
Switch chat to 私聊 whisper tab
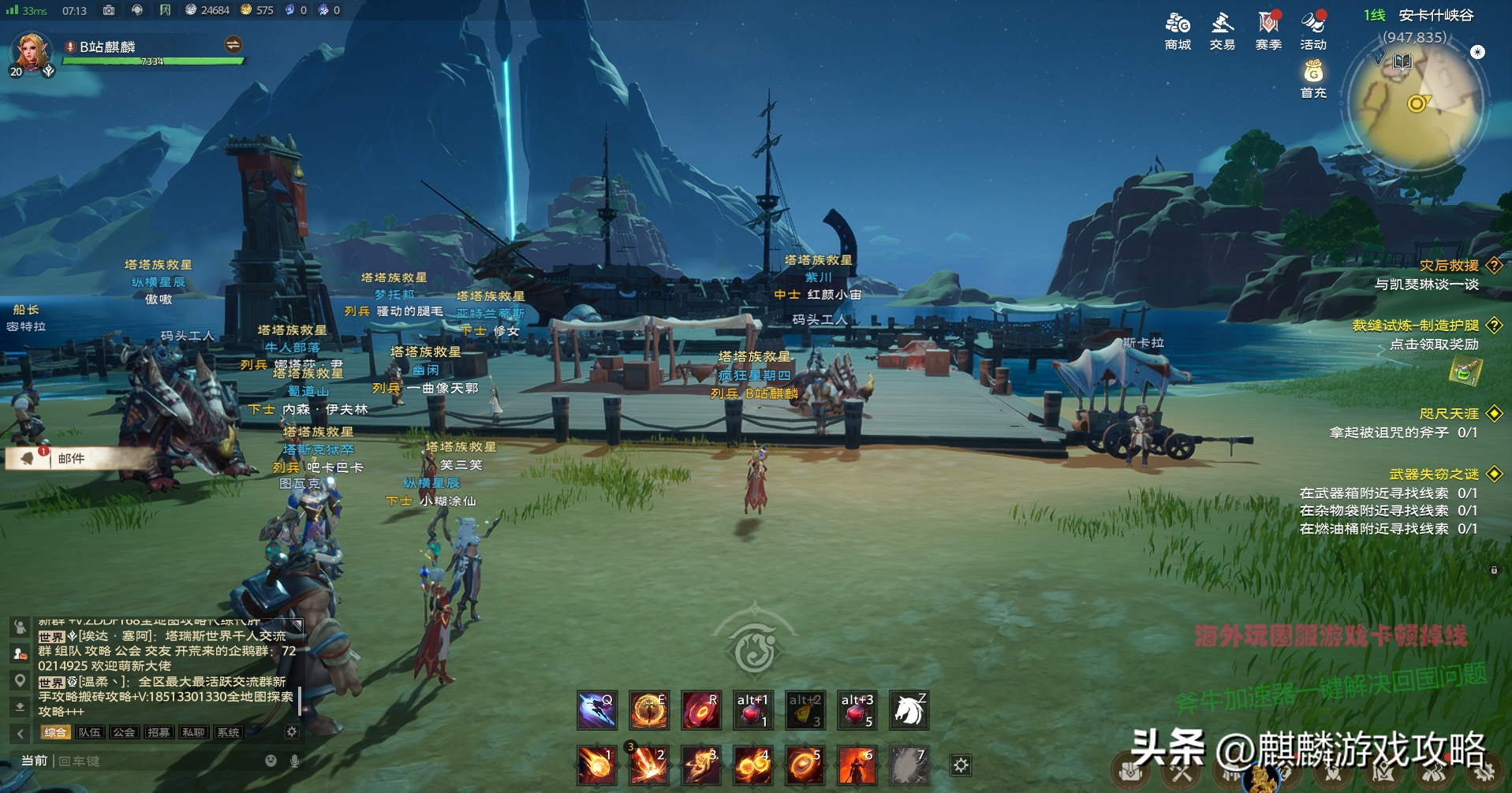pos(193,732)
